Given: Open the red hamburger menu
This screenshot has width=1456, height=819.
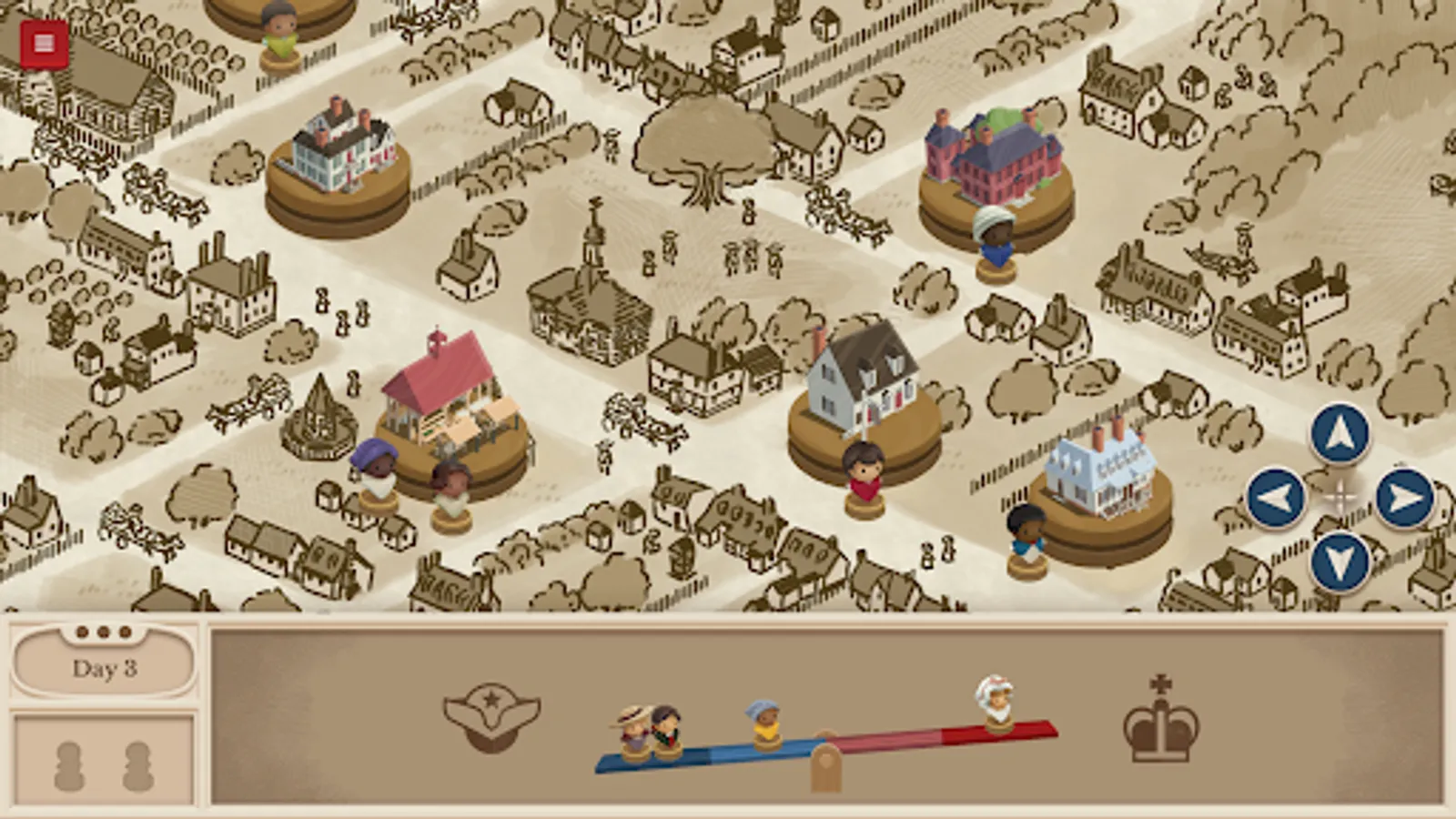Looking at the screenshot, I should pyautogui.click(x=41, y=41).
